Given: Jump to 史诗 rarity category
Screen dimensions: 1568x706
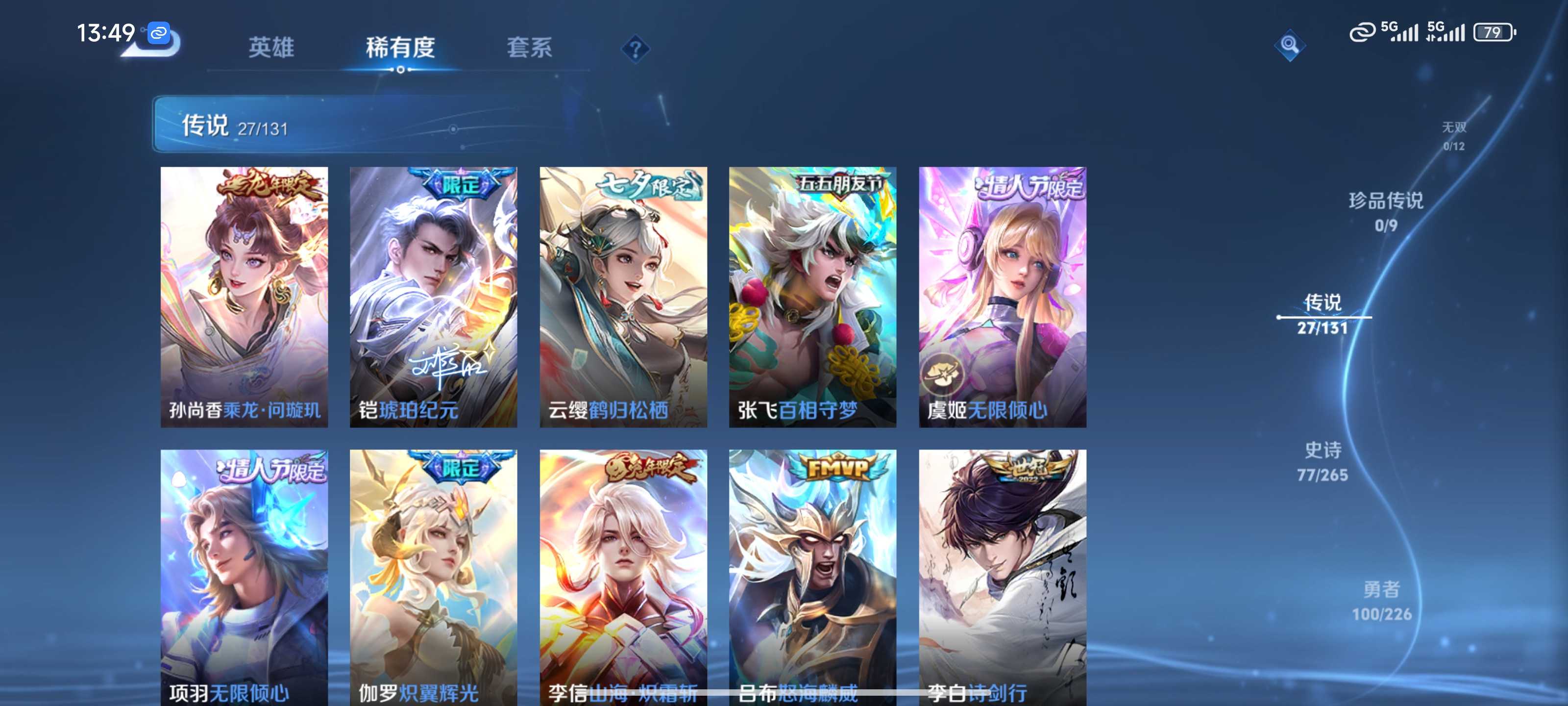Looking at the screenshot, I should [1323, 461].
